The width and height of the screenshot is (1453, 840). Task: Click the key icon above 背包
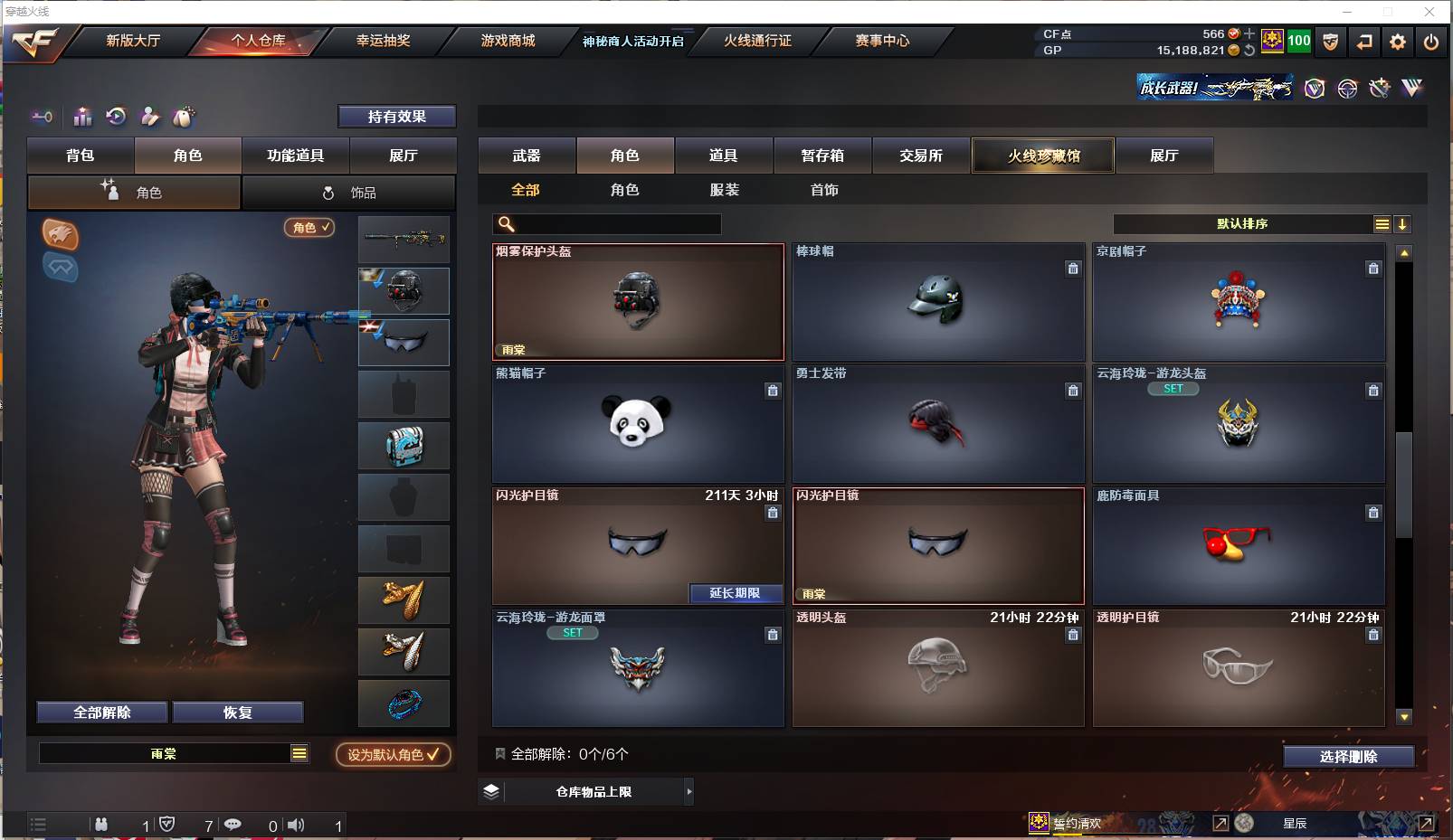click(x=42, y=118)
